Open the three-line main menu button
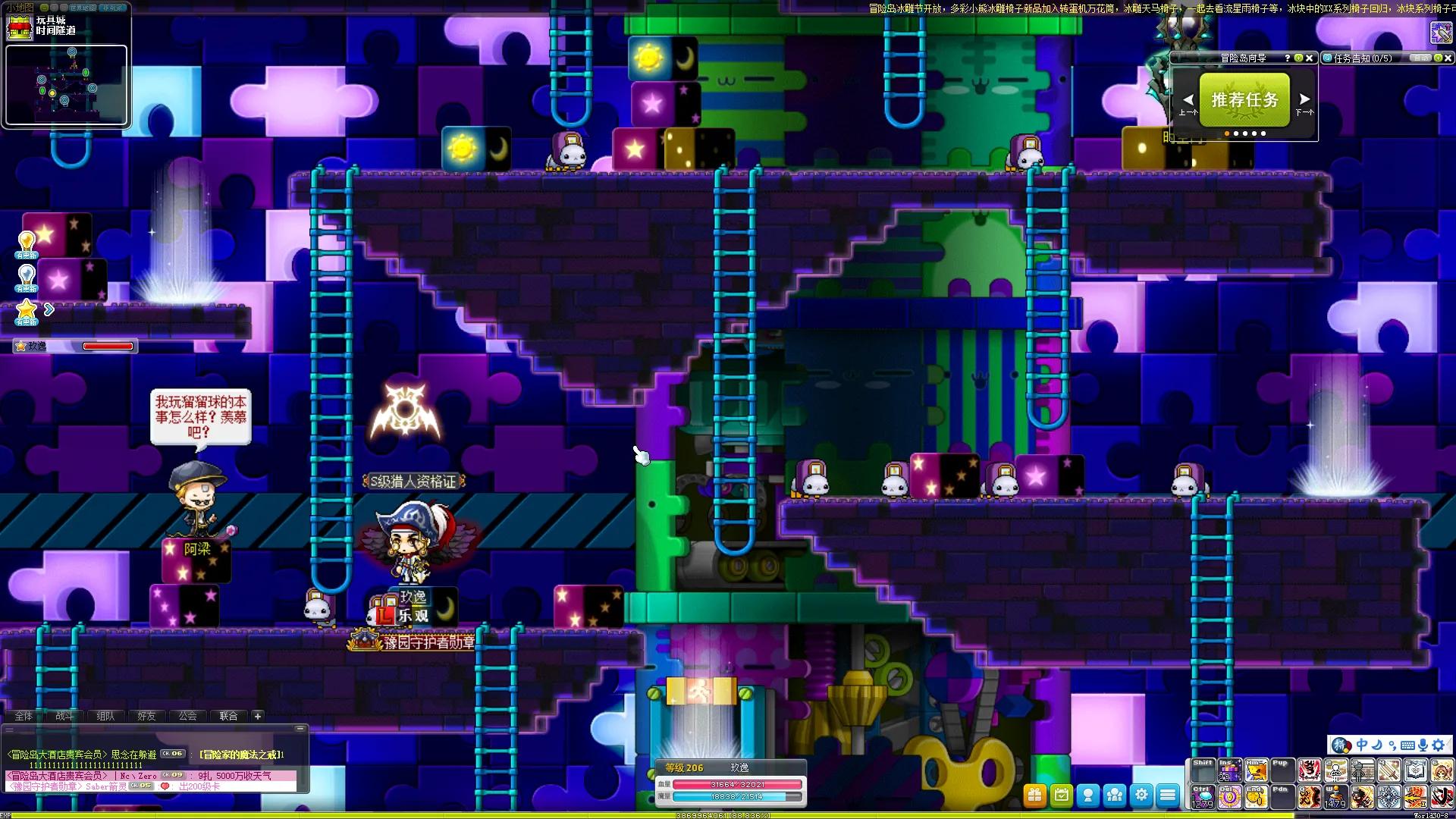The image size is (1456, 819). point(1168,795)
